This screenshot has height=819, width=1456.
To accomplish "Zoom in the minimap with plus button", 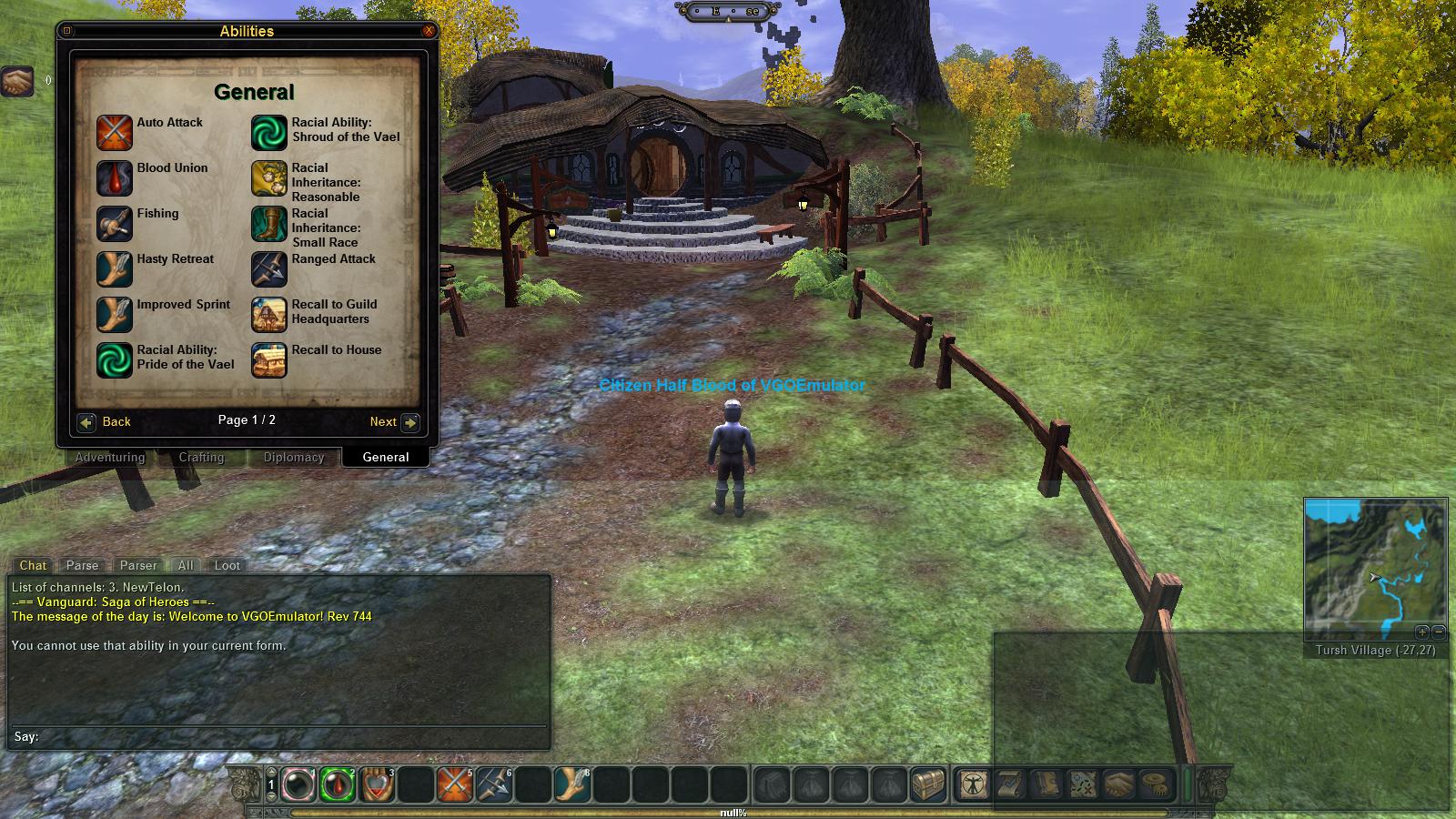I will click(x=1422, y=632).
